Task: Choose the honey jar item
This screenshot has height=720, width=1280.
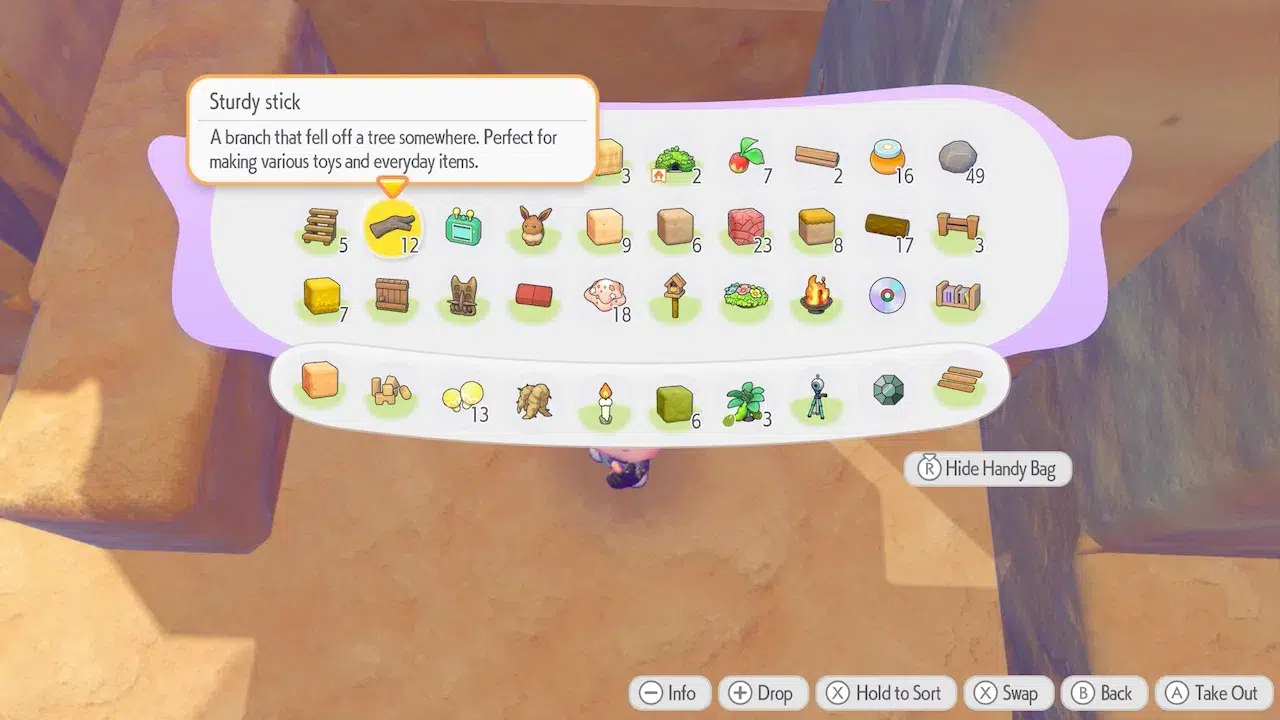Action: coord(886,157)
